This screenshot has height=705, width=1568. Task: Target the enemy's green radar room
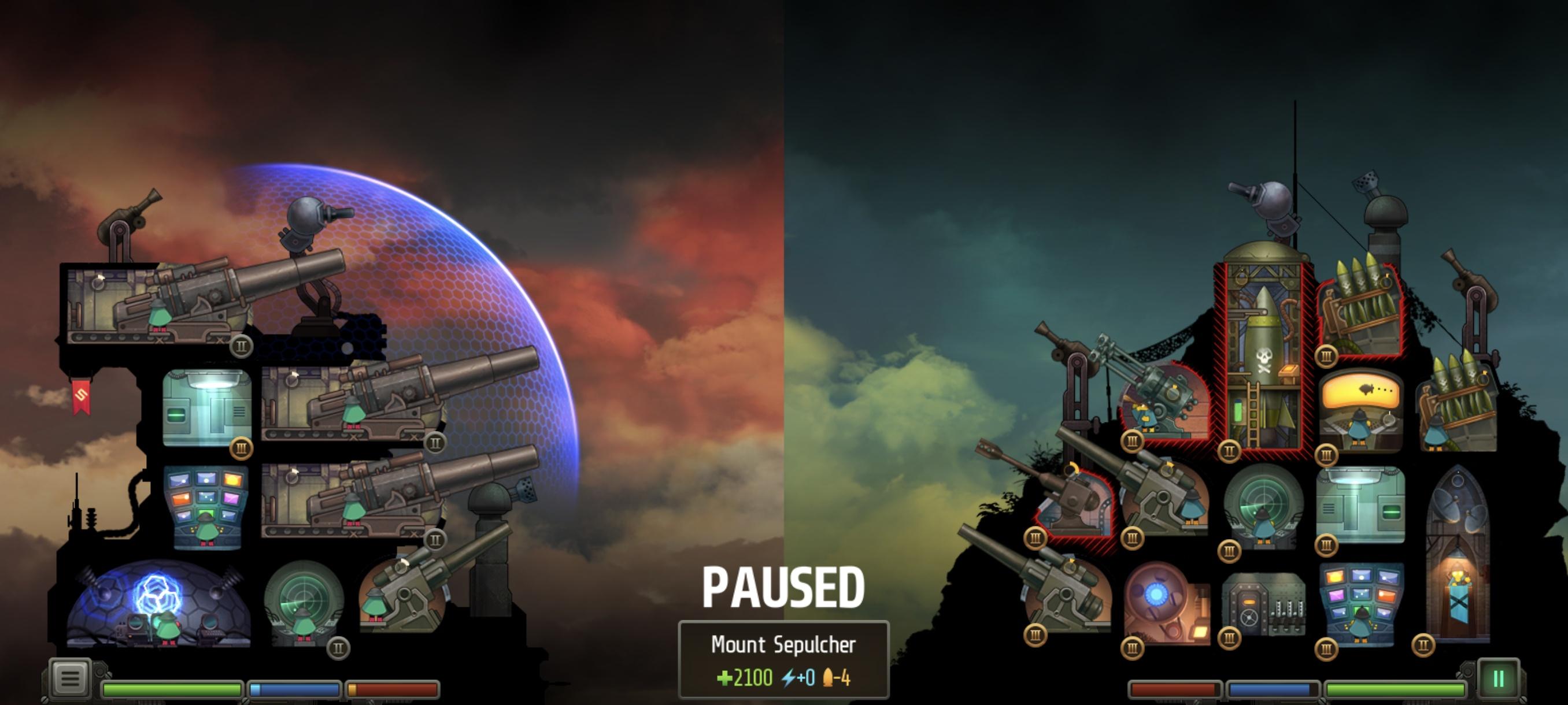pos(1263,506)
